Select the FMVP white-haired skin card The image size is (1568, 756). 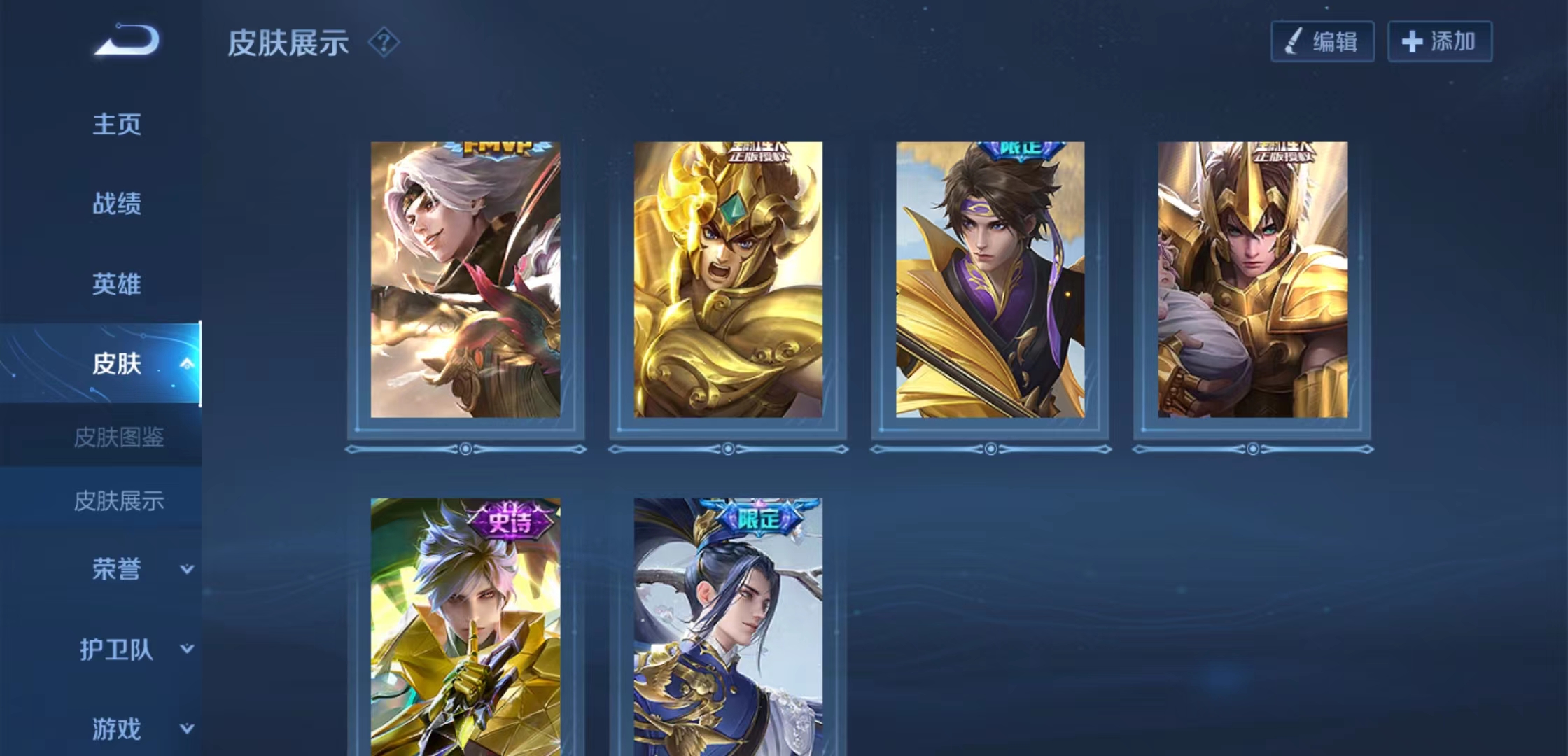point(465,280)
